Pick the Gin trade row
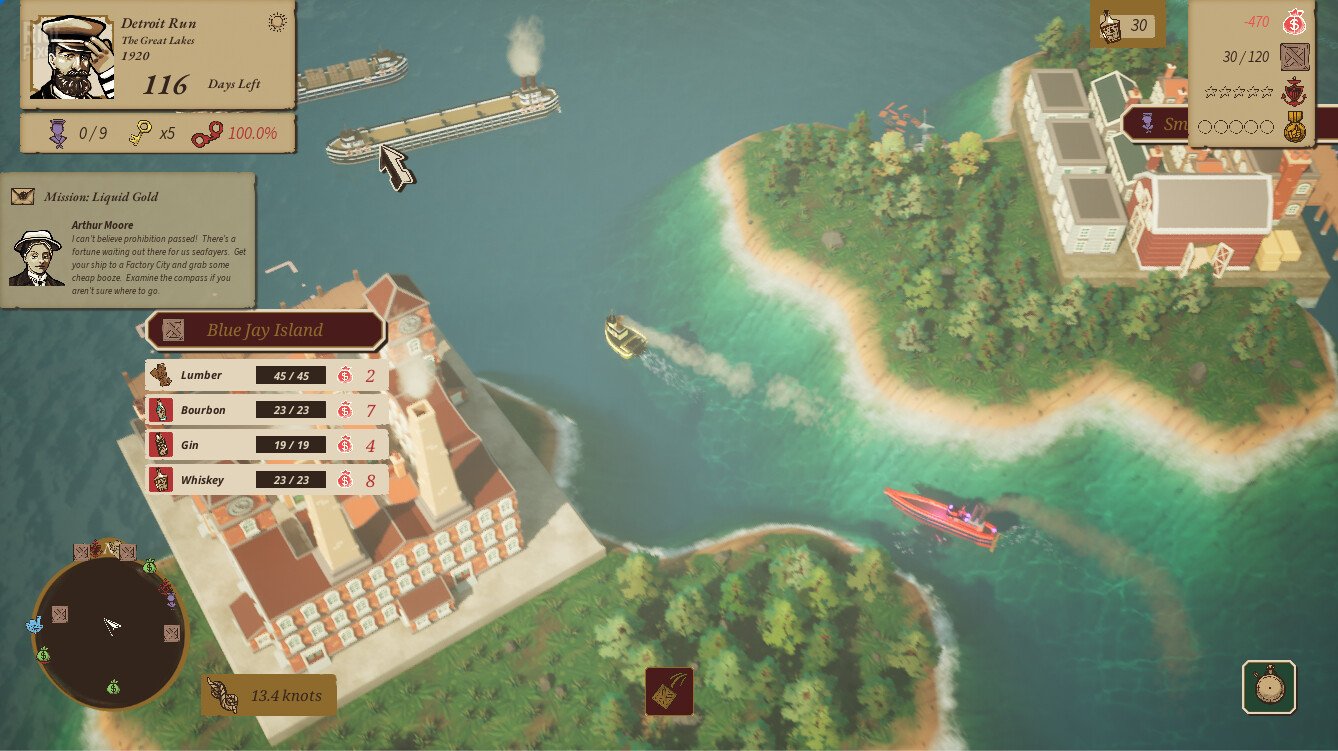The width and height of the screenshot is (1338, 751). pos(266,446)
